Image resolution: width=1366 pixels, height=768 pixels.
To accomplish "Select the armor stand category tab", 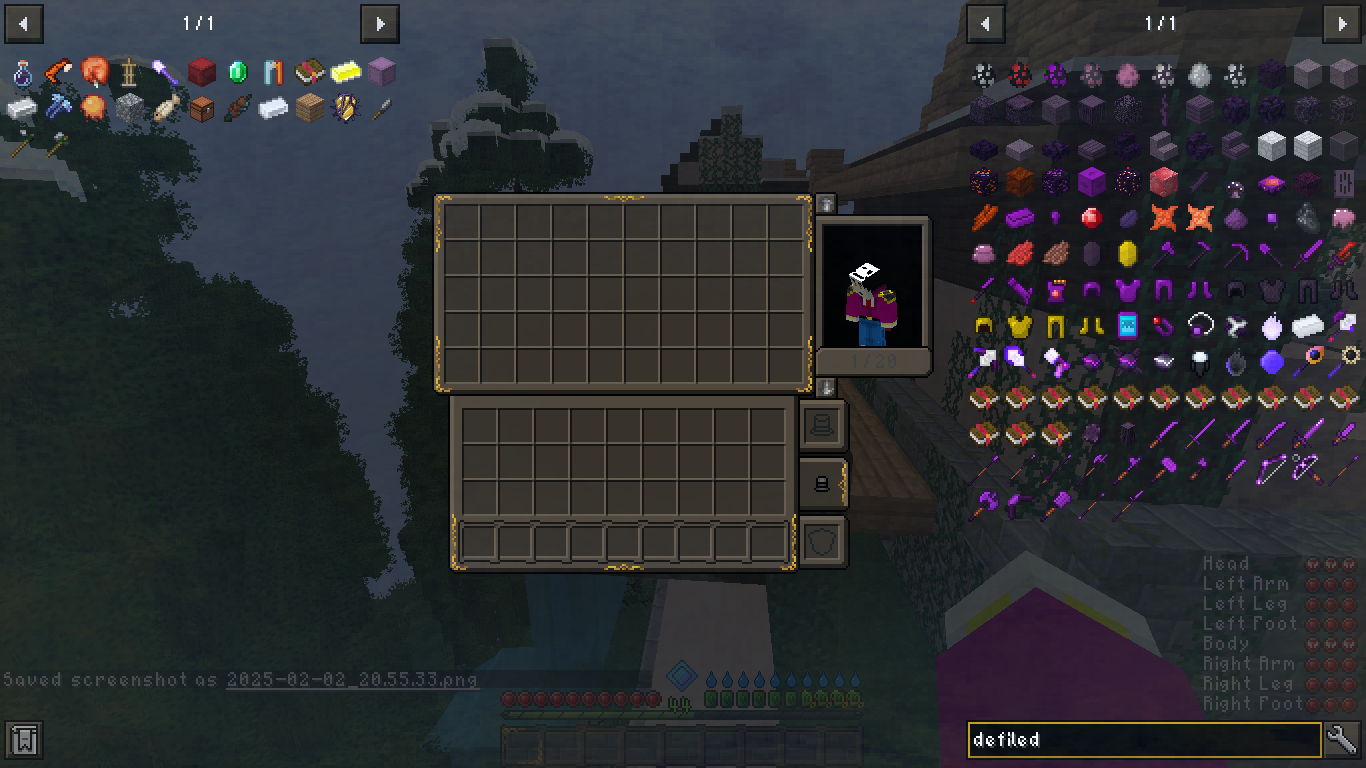I will pos(129,72).
